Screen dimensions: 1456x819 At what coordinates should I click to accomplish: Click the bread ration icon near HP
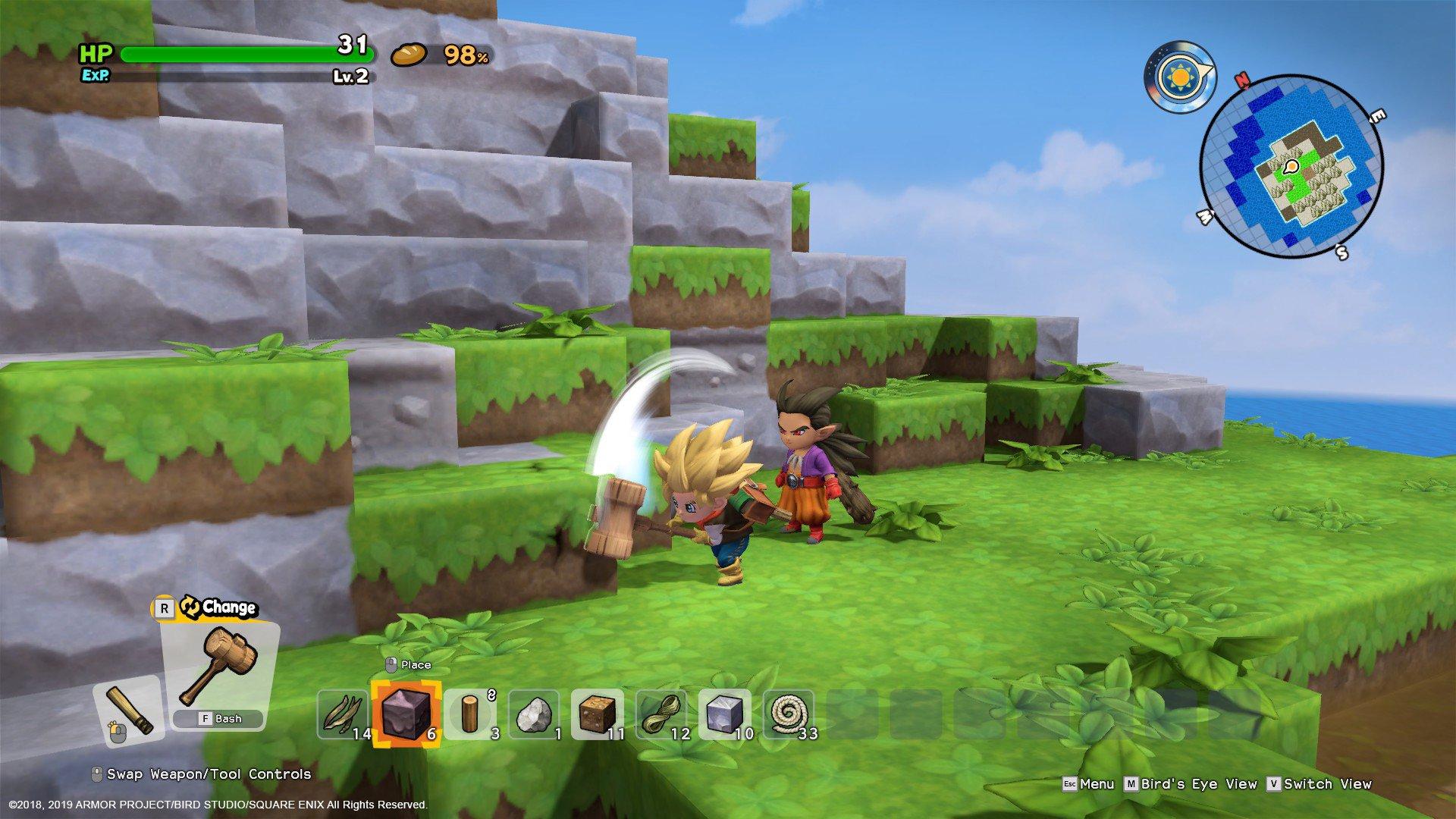(x=409, y=55)
